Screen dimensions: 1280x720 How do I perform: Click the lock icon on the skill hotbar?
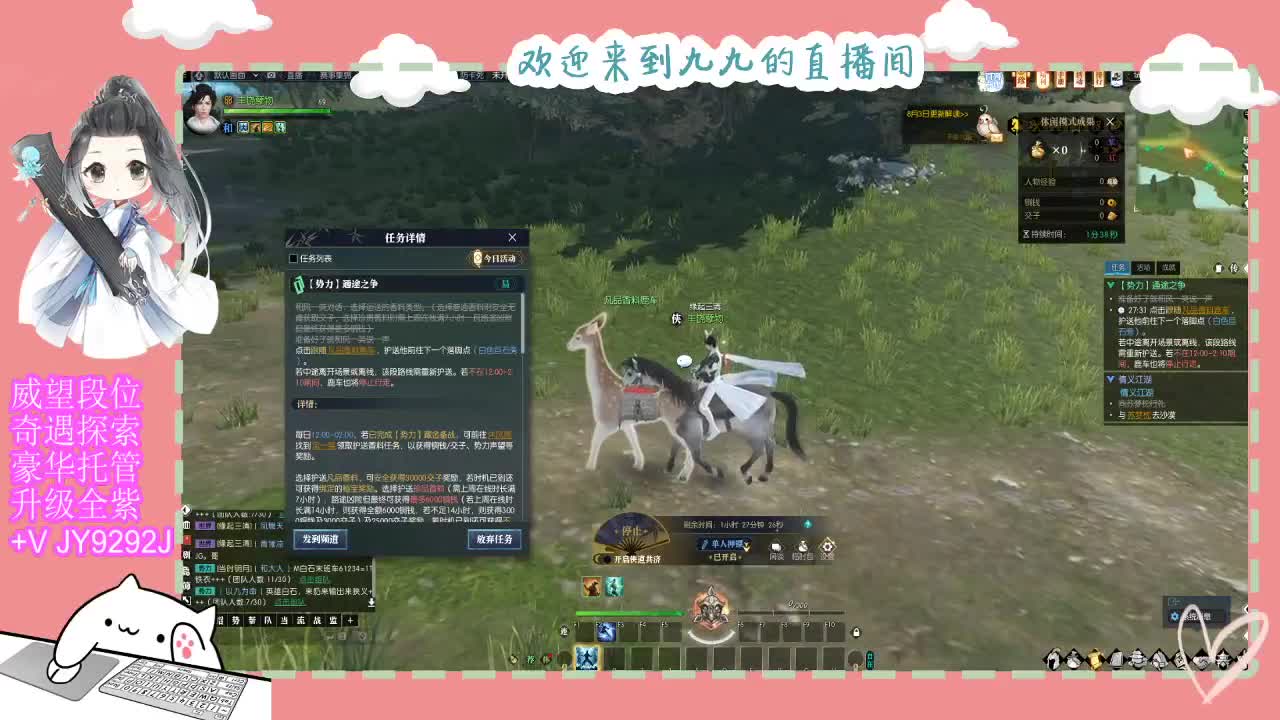point(856,633)
